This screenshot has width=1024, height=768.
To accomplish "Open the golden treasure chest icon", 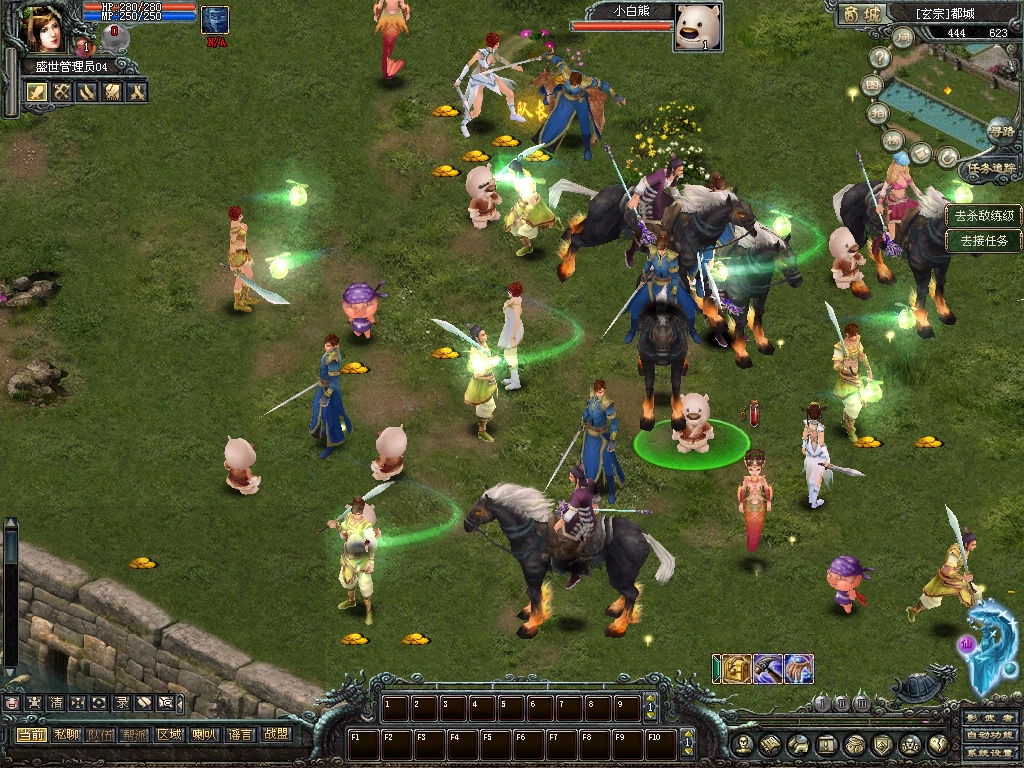I will 737,668.
